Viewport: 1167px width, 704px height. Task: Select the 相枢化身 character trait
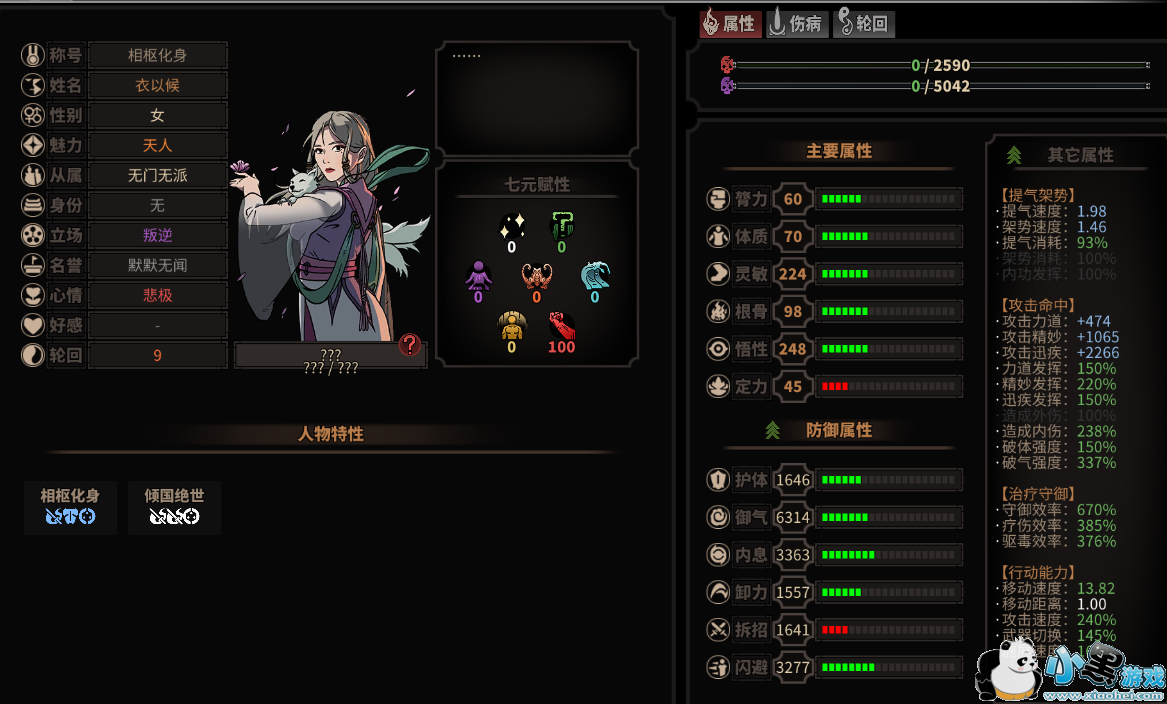click(70, 506)
